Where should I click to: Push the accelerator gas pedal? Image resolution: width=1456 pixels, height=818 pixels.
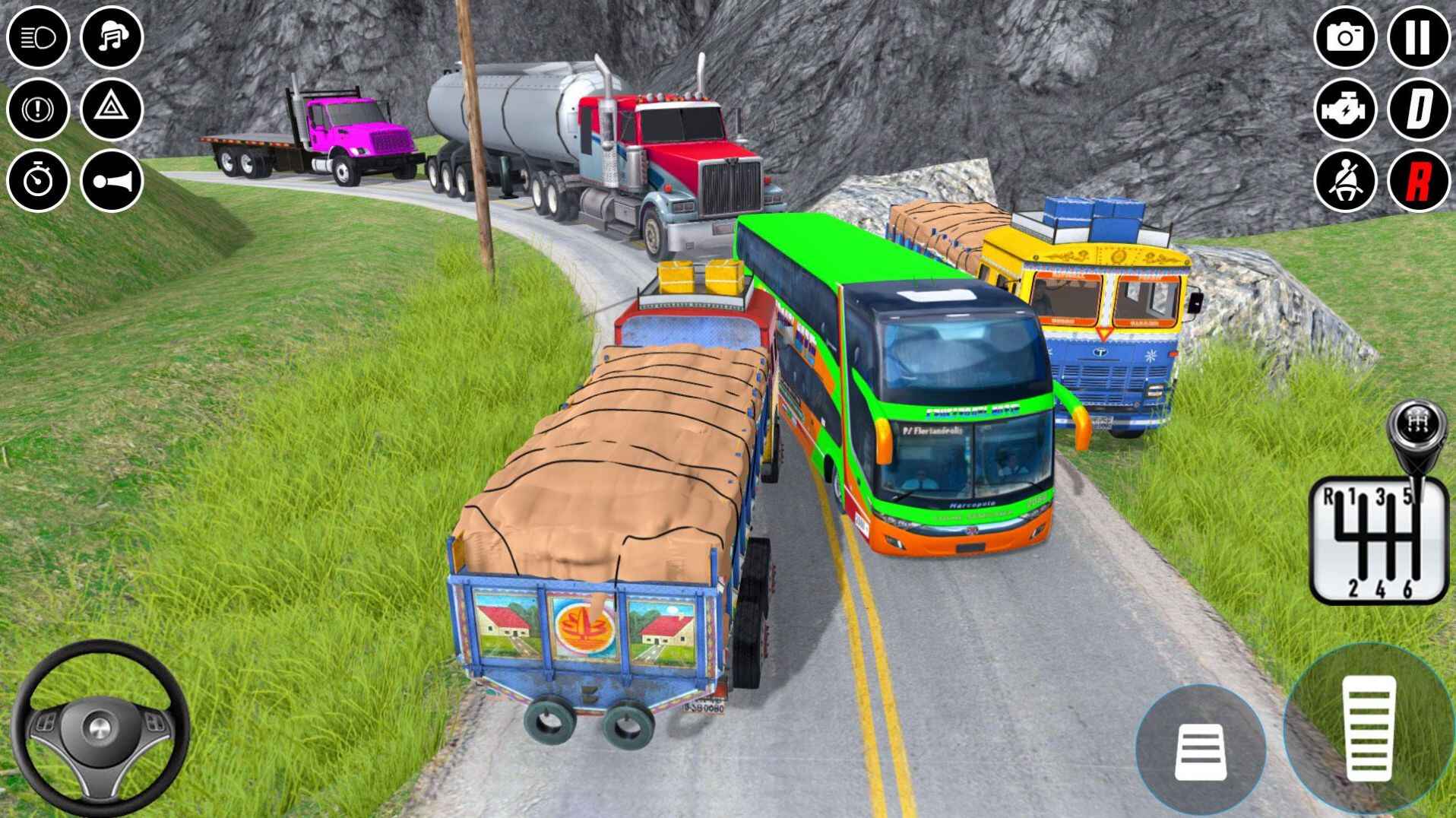click(x=1369, y=728)
